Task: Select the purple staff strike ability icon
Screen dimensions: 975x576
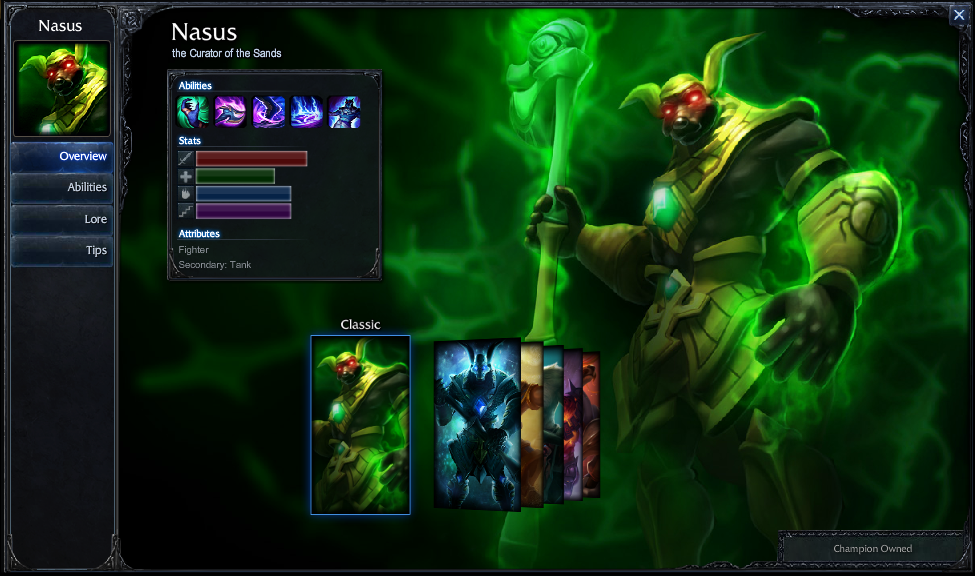Action: 230,112
